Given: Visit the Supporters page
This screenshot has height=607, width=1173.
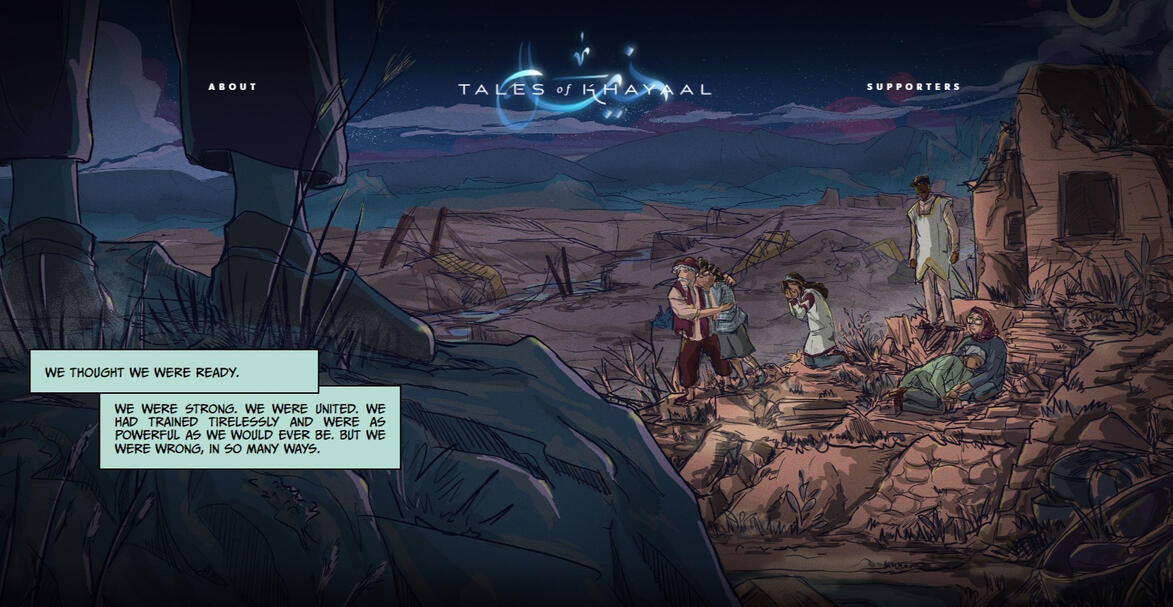Looking at the screenshot, I should pyautogui.click(x=913, y=87).
